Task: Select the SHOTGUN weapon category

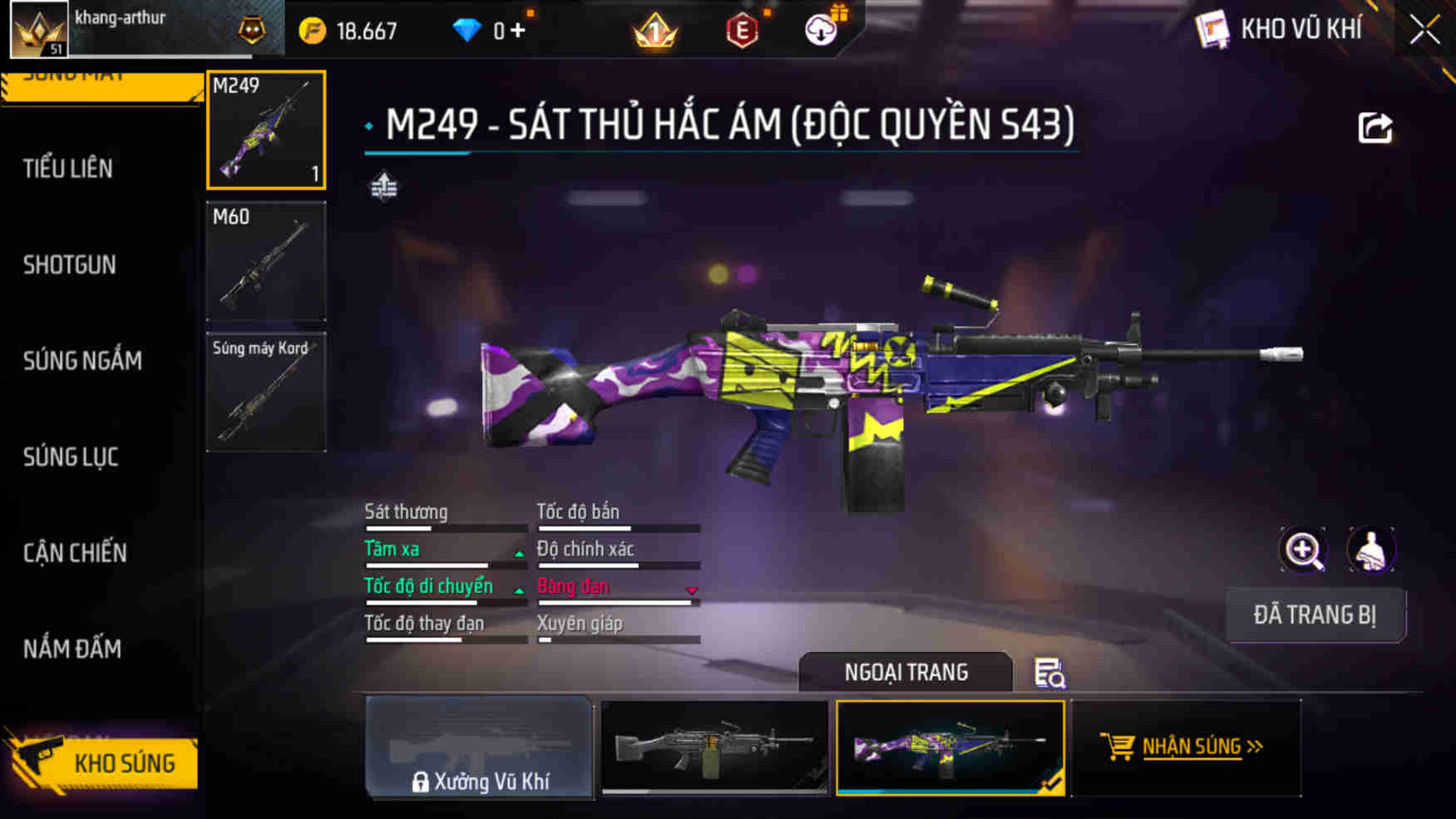Action: 70,264
